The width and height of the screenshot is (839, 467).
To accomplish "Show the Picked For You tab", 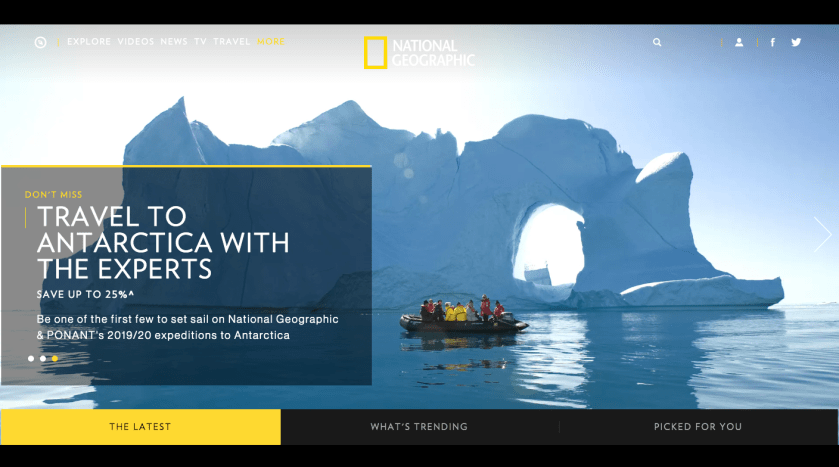I will point(698,427).
